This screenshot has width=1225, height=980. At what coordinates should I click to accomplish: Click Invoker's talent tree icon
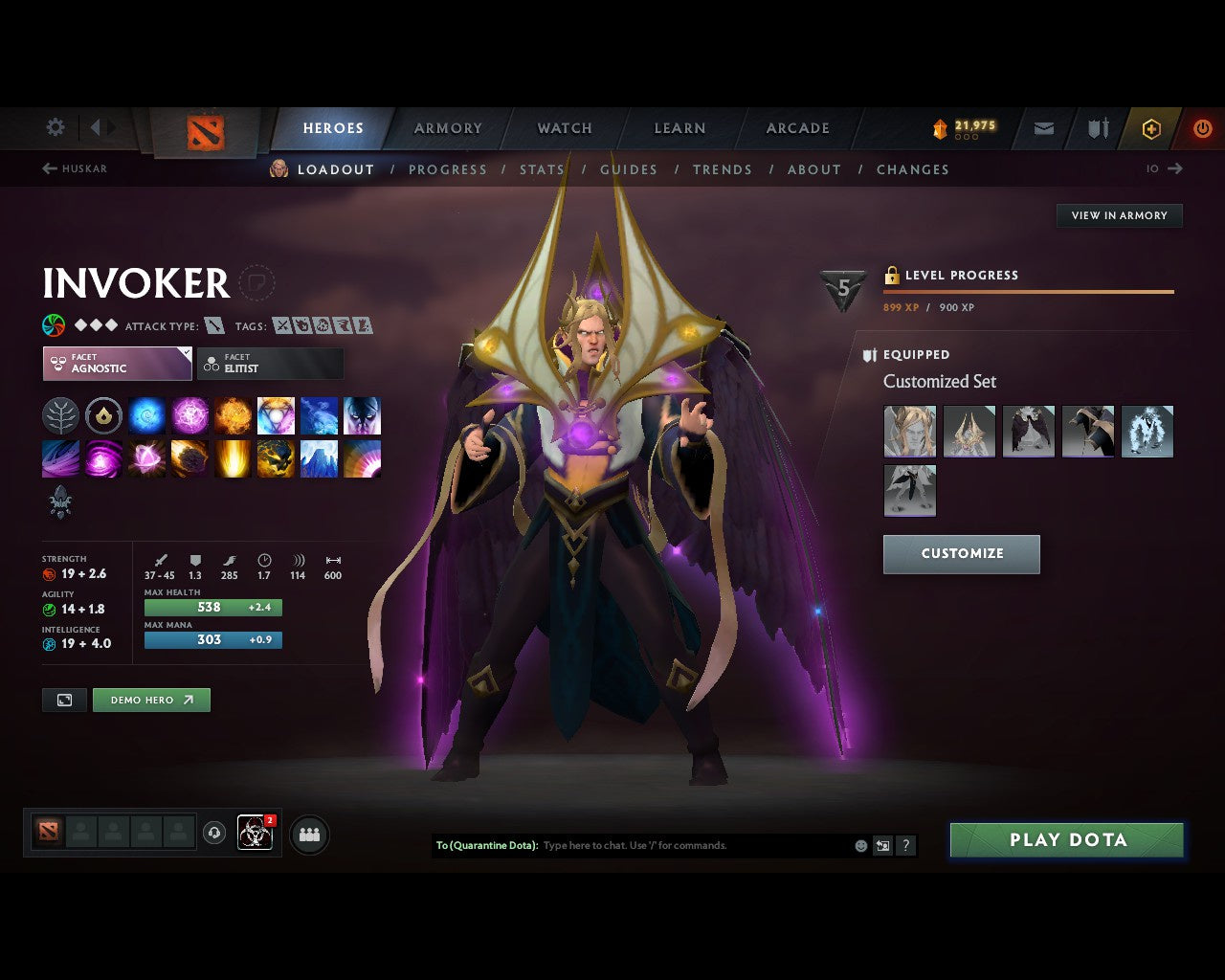[x=60, y=415]
